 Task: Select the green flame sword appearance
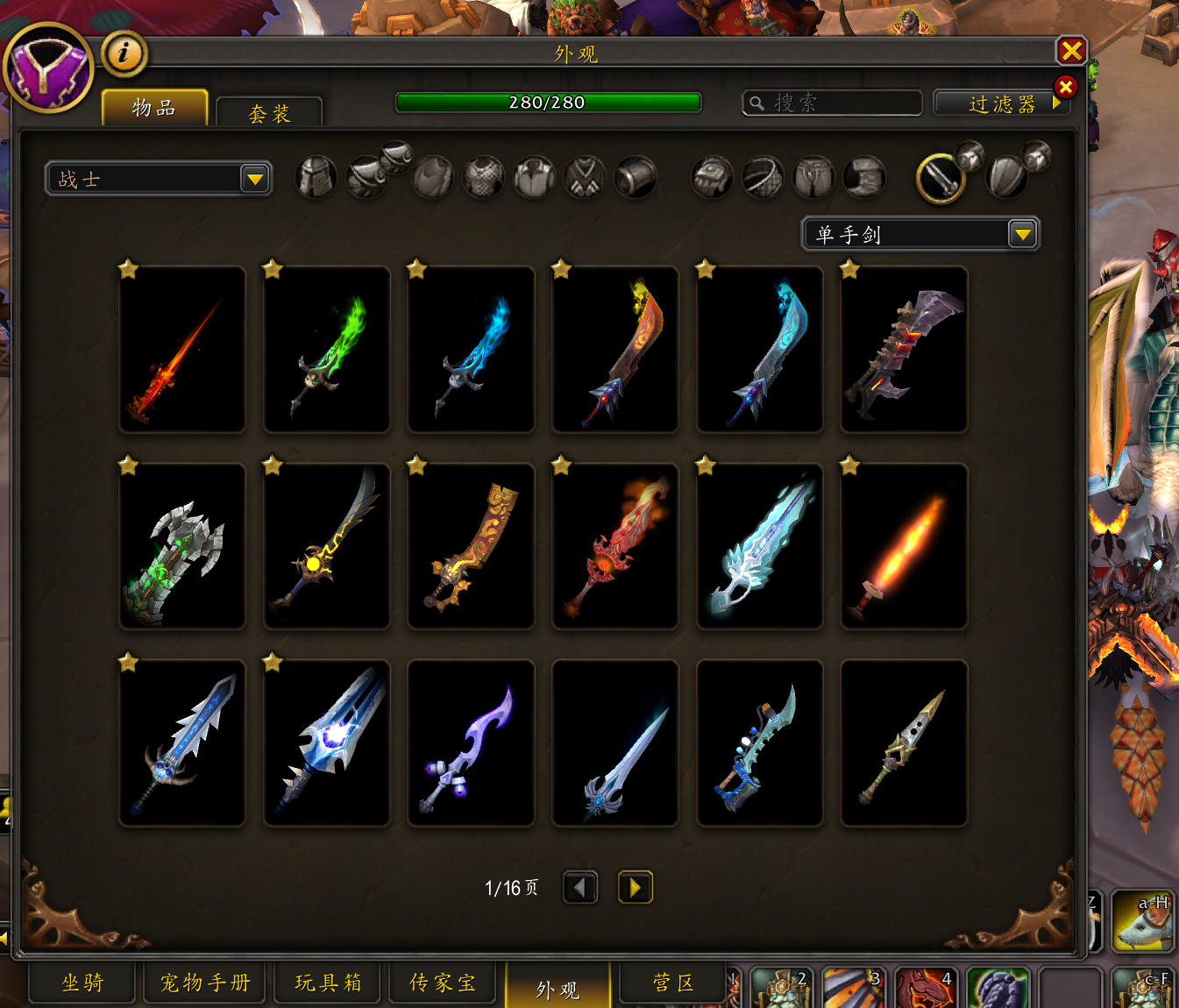[327, 350]
